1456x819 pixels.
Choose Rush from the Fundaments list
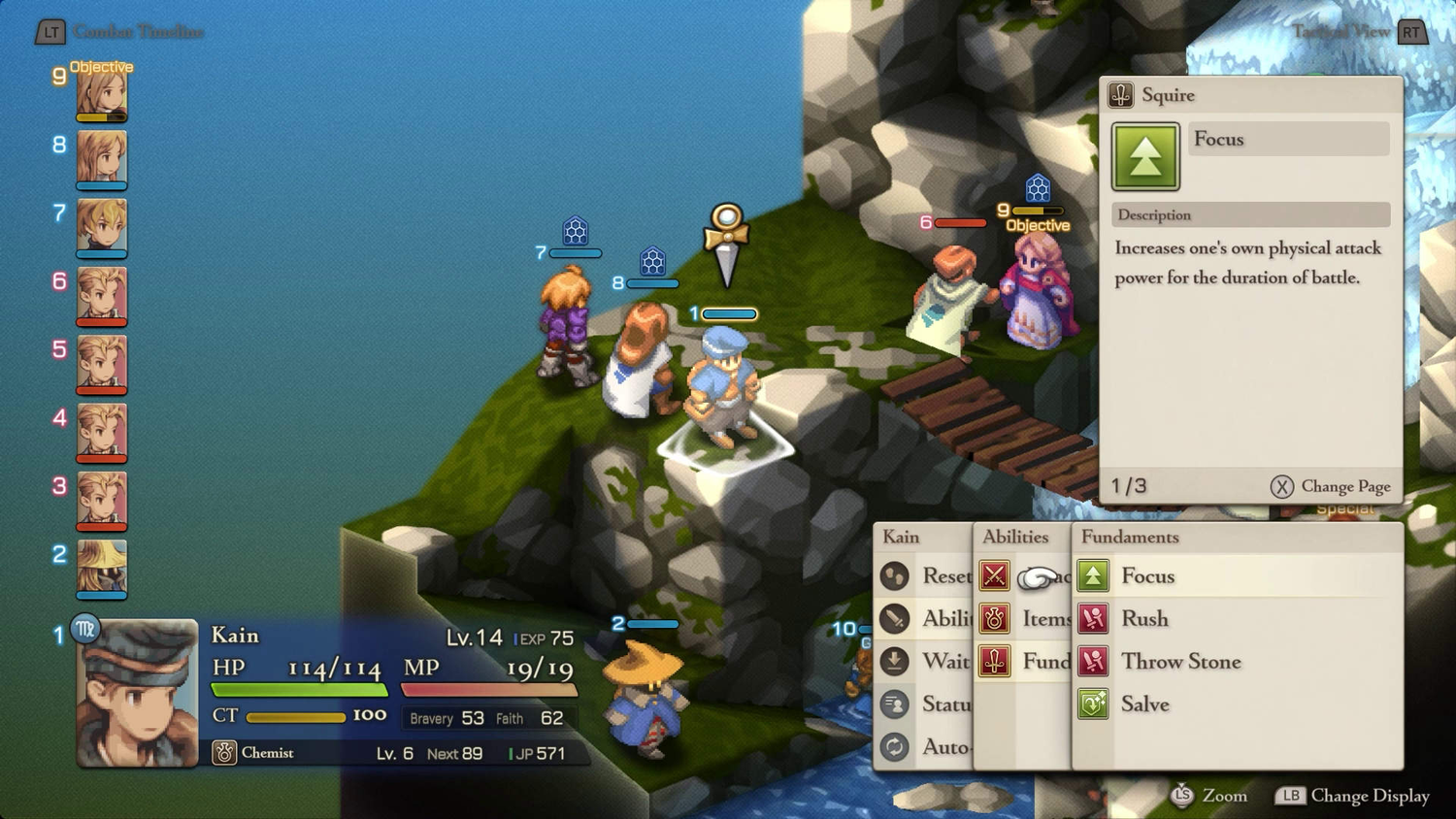click(1144, 619)
